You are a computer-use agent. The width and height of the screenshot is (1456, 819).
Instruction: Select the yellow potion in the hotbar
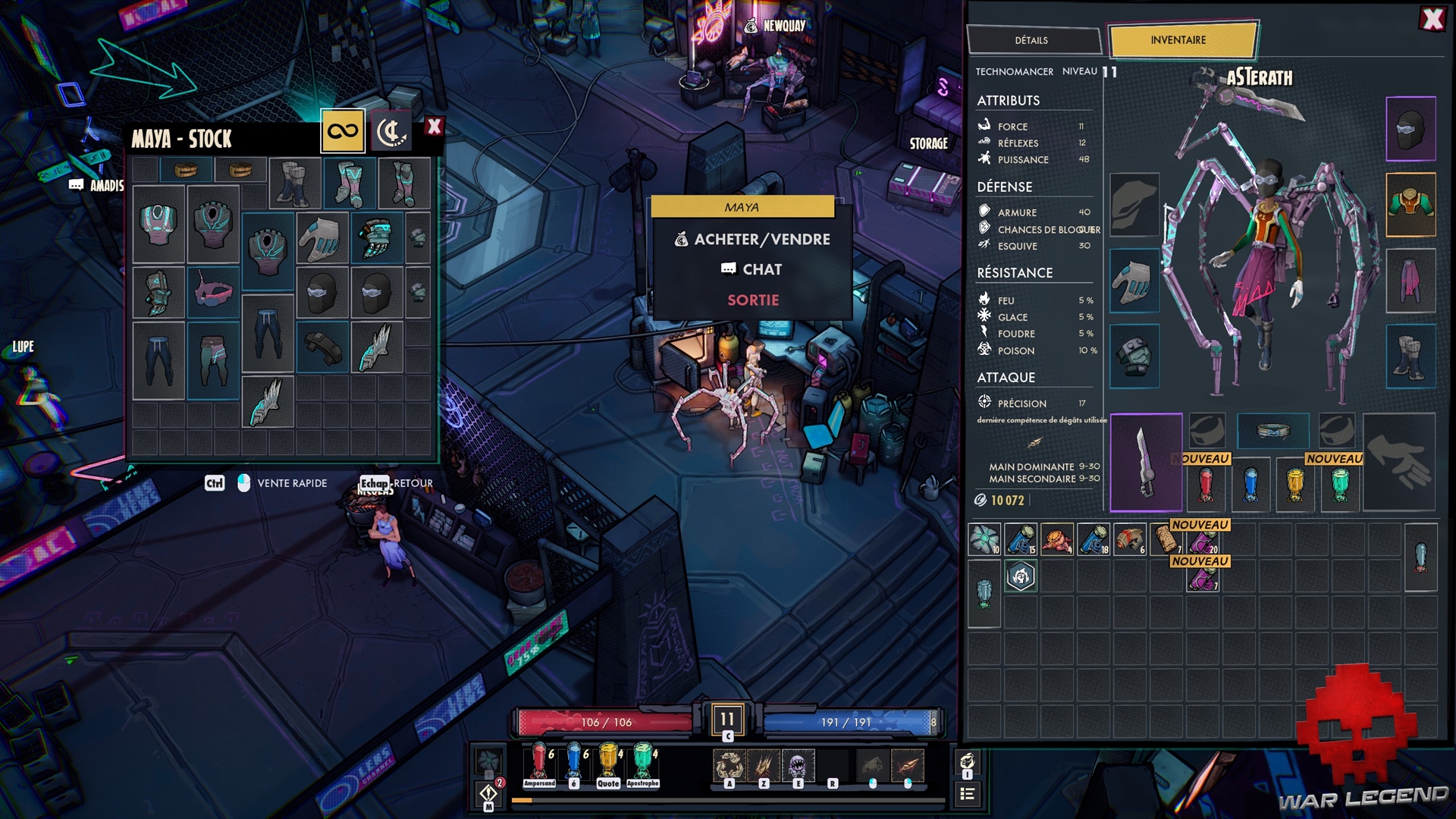(x=608, y=761)
